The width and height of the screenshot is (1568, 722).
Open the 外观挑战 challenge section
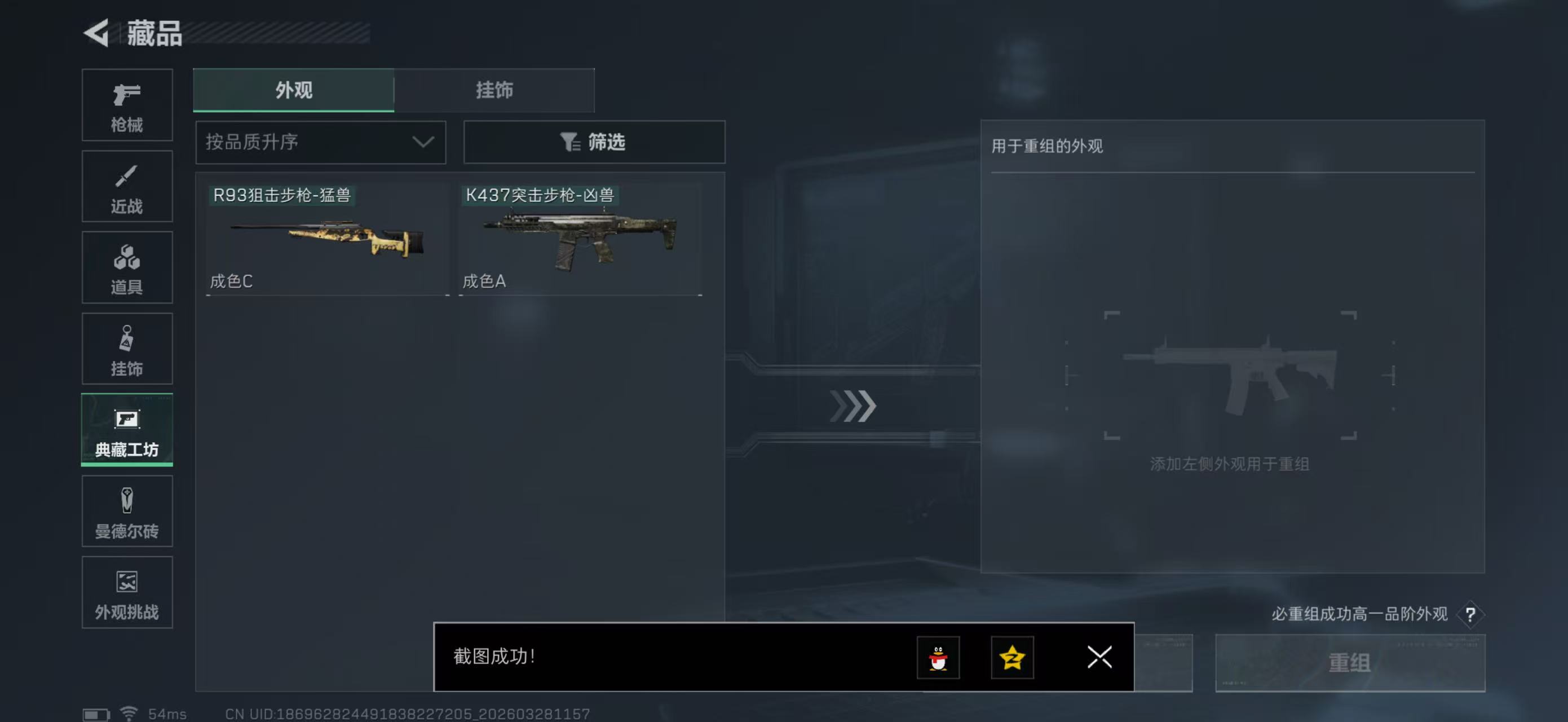click(x=127, y=592)
